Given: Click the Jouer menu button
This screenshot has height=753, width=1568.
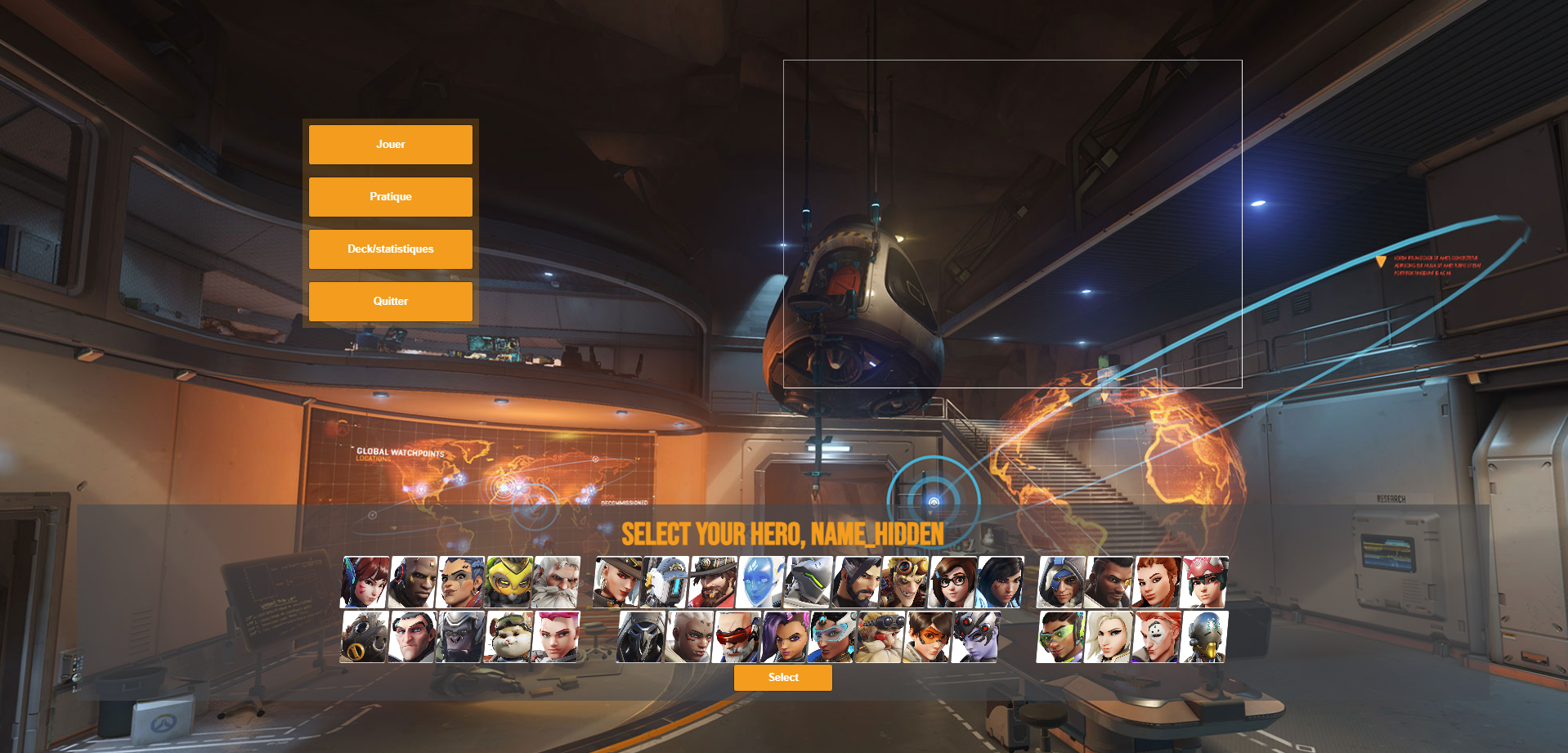Looking at the screenshot, I should pyautogui.click(x=390, y=145).
